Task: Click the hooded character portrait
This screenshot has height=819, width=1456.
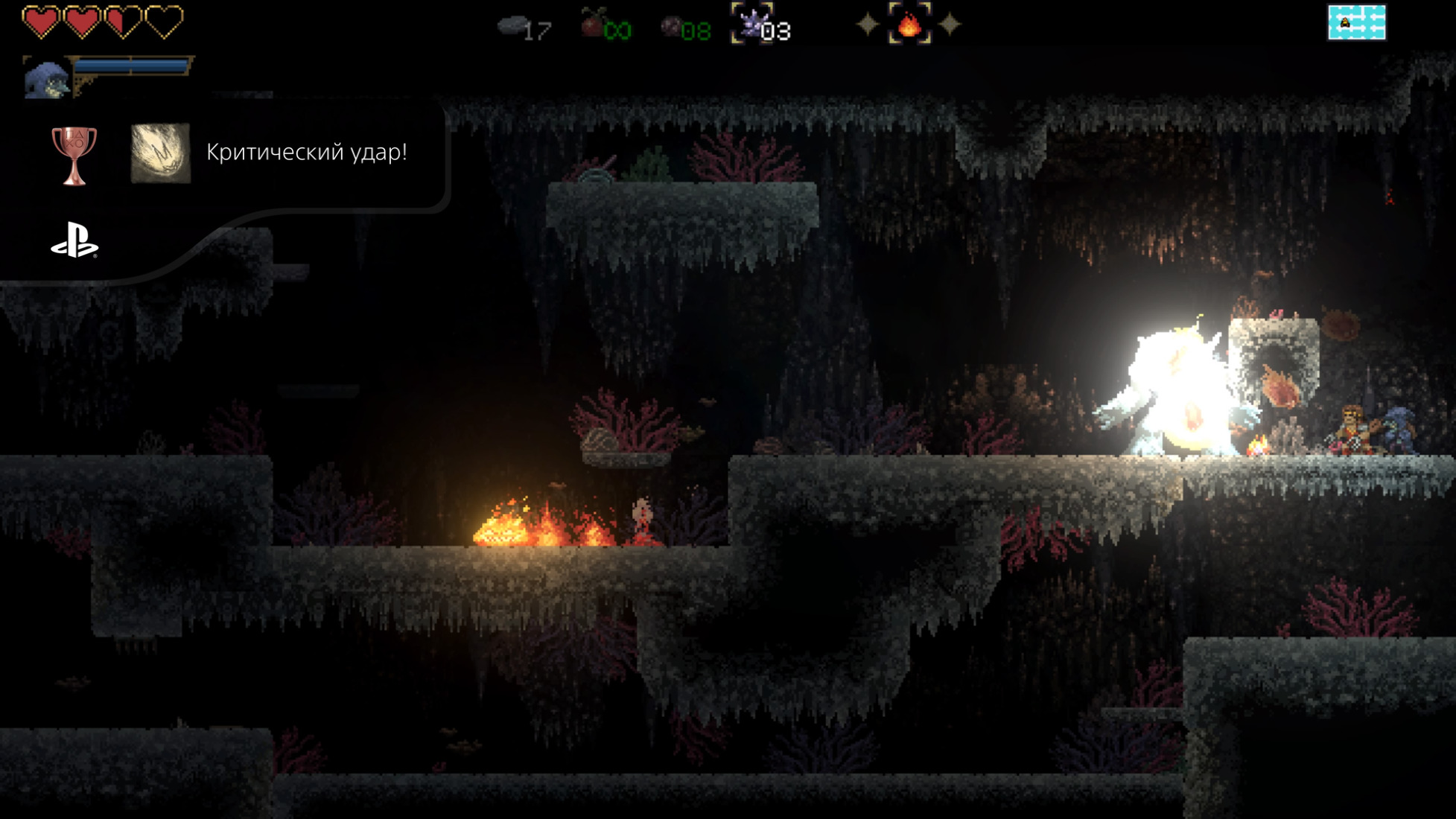Action: pyautogui.click(x=46, y=77)
